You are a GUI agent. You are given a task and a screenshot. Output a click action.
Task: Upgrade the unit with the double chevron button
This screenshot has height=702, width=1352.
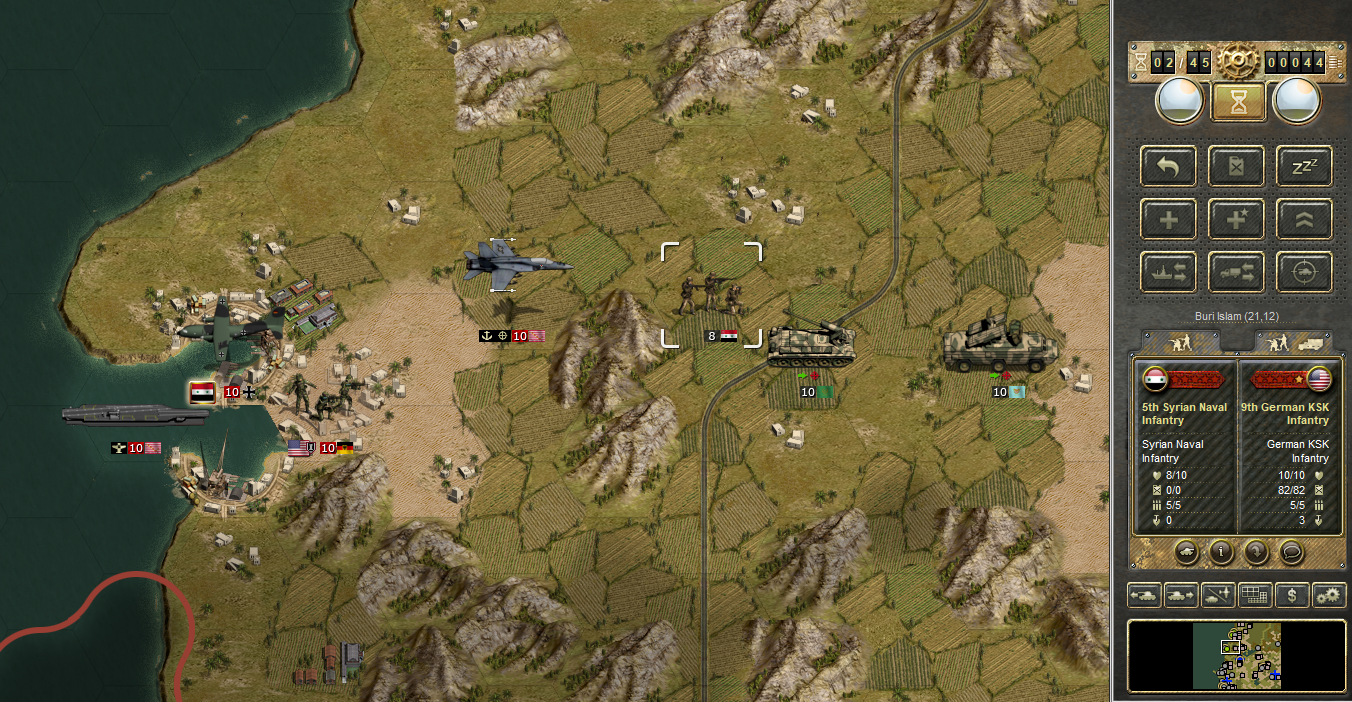(x=1304, y=219)
